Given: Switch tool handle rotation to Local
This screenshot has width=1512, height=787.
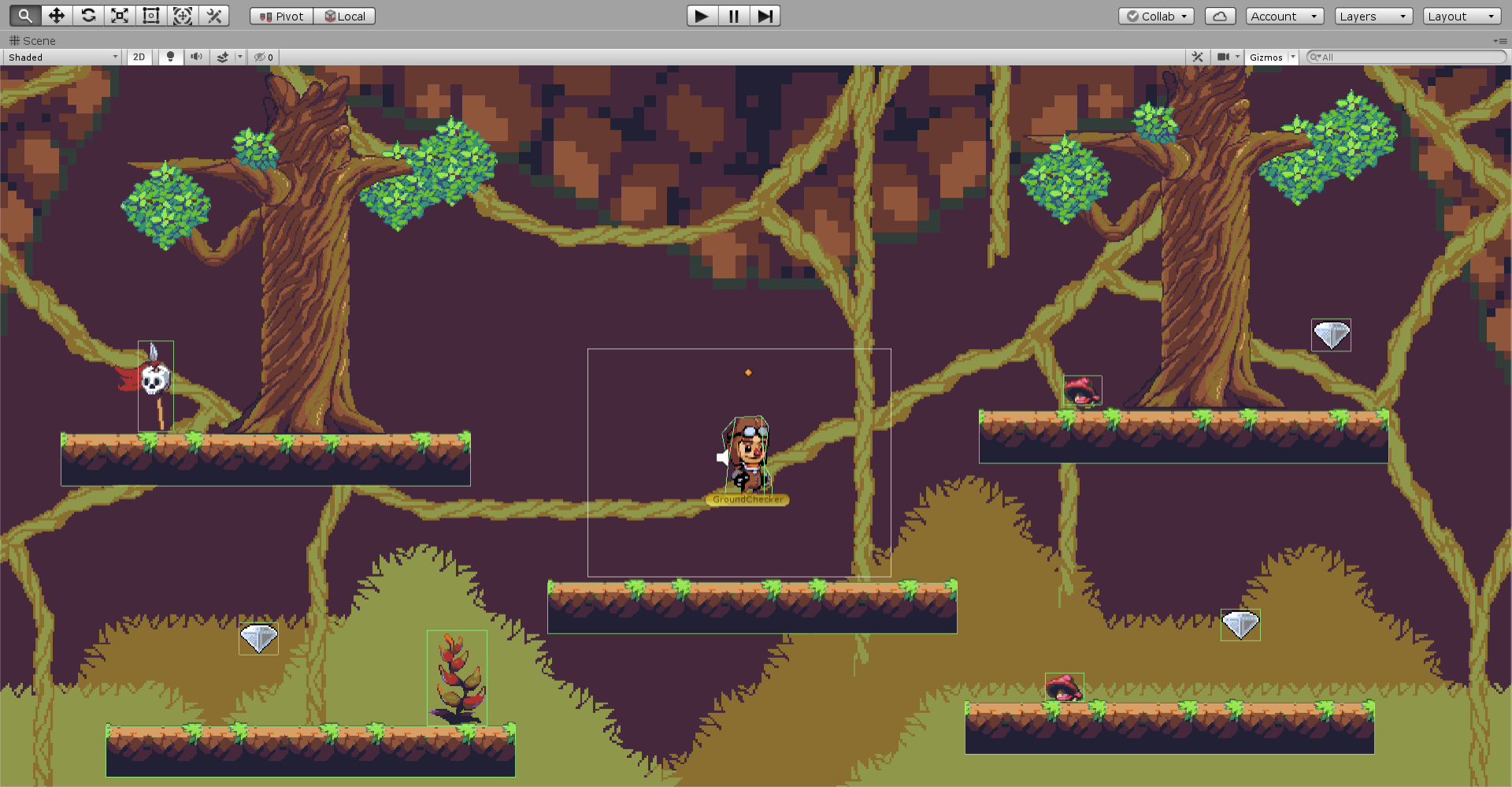Looking at the screenshot, I should (344, 15).
